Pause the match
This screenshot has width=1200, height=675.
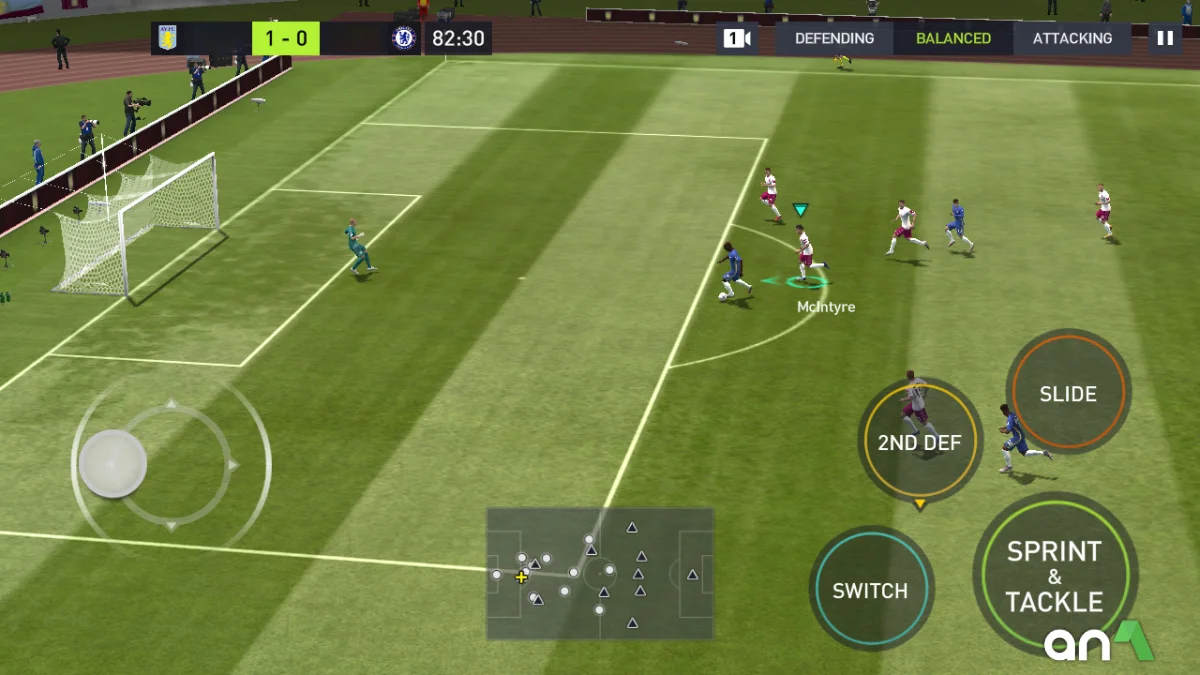(x=1165, y=38)
